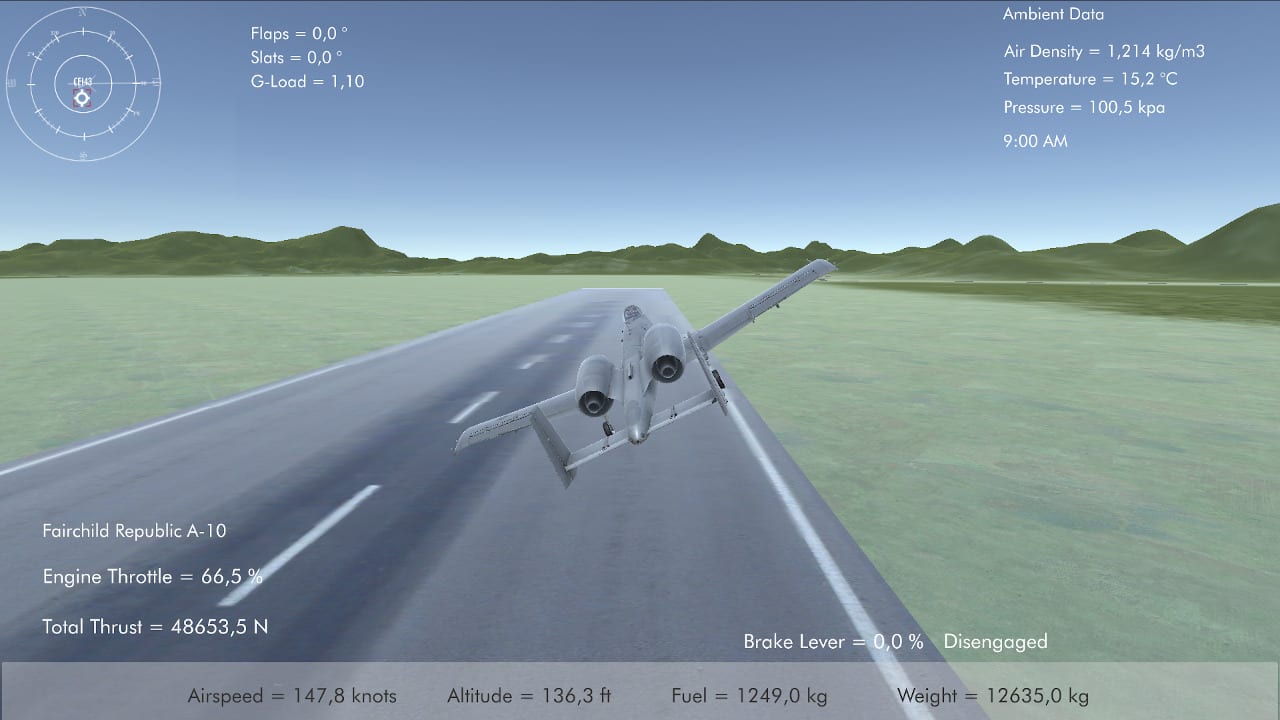Click the 9:00 AM clock display
This screenshot has height=720, width=1280.
click(1036, 141)
